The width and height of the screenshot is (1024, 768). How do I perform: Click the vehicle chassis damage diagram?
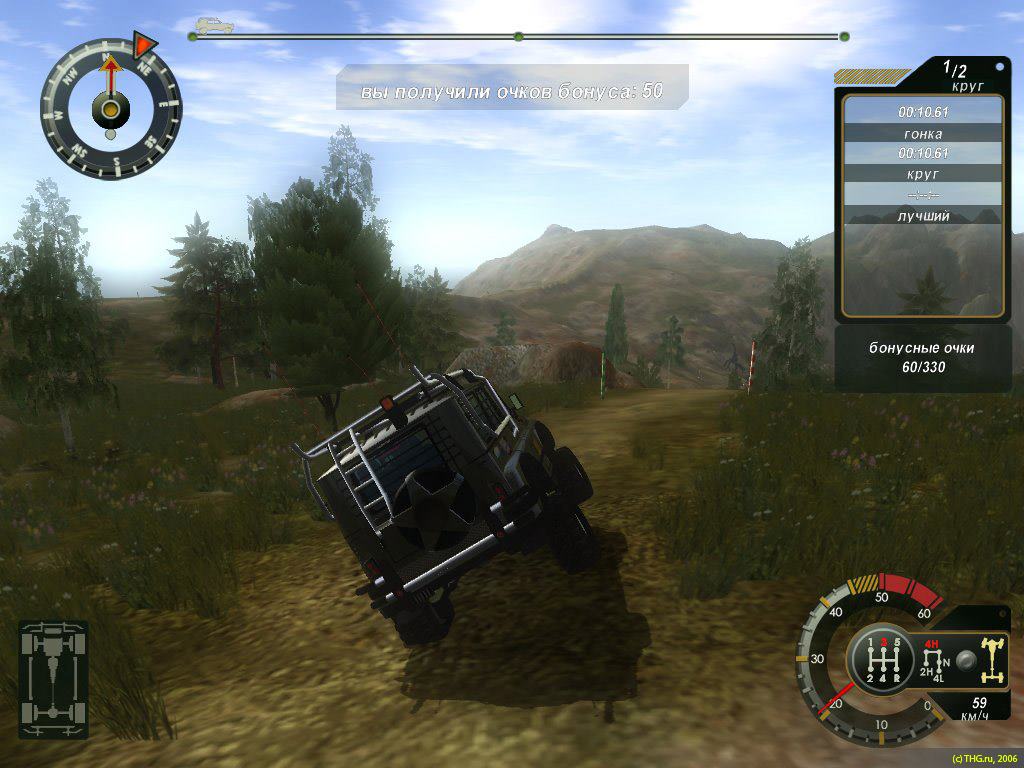(x=53, y=679)
